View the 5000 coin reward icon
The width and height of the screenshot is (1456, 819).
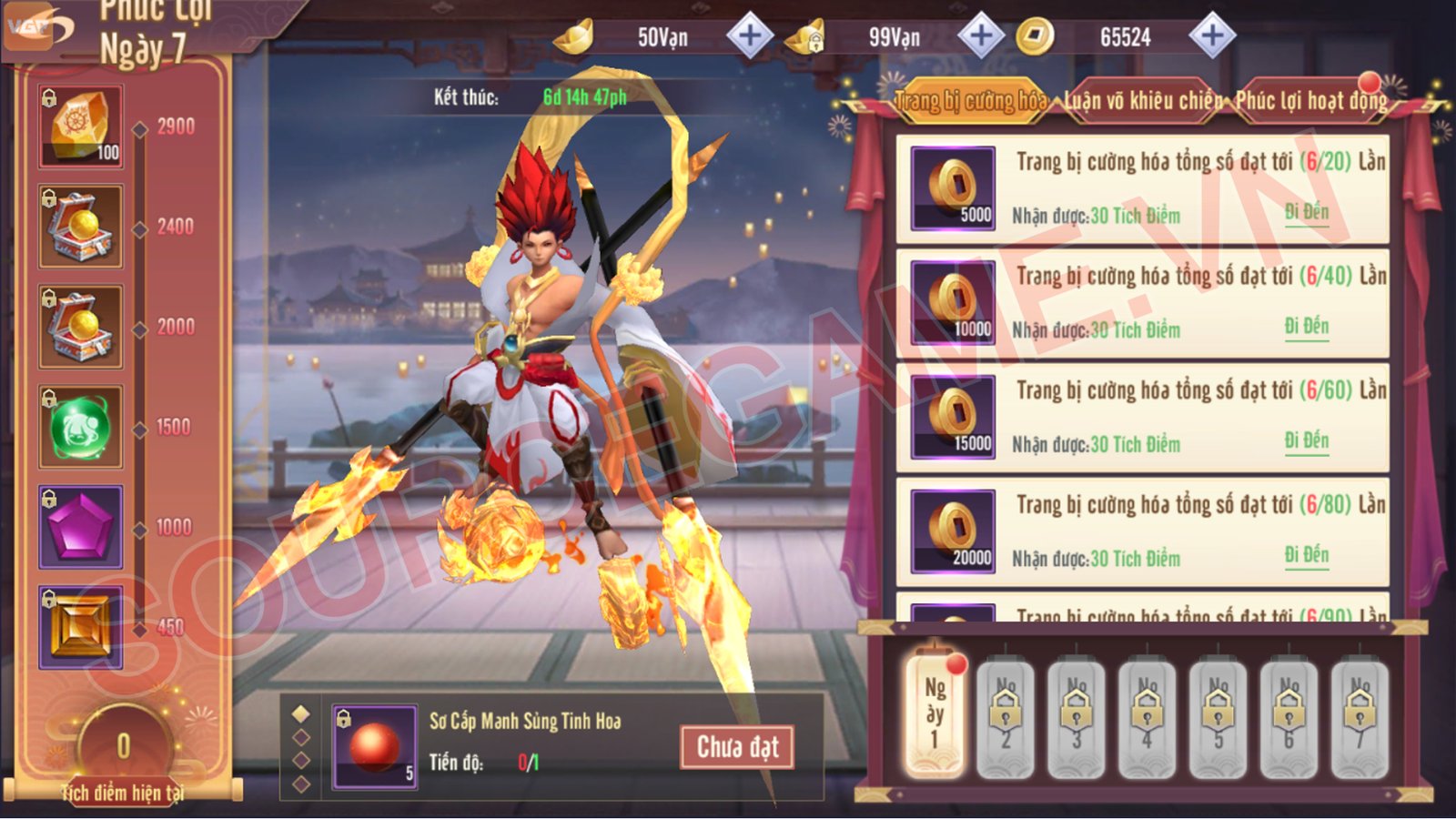click(x=953, y=188)
